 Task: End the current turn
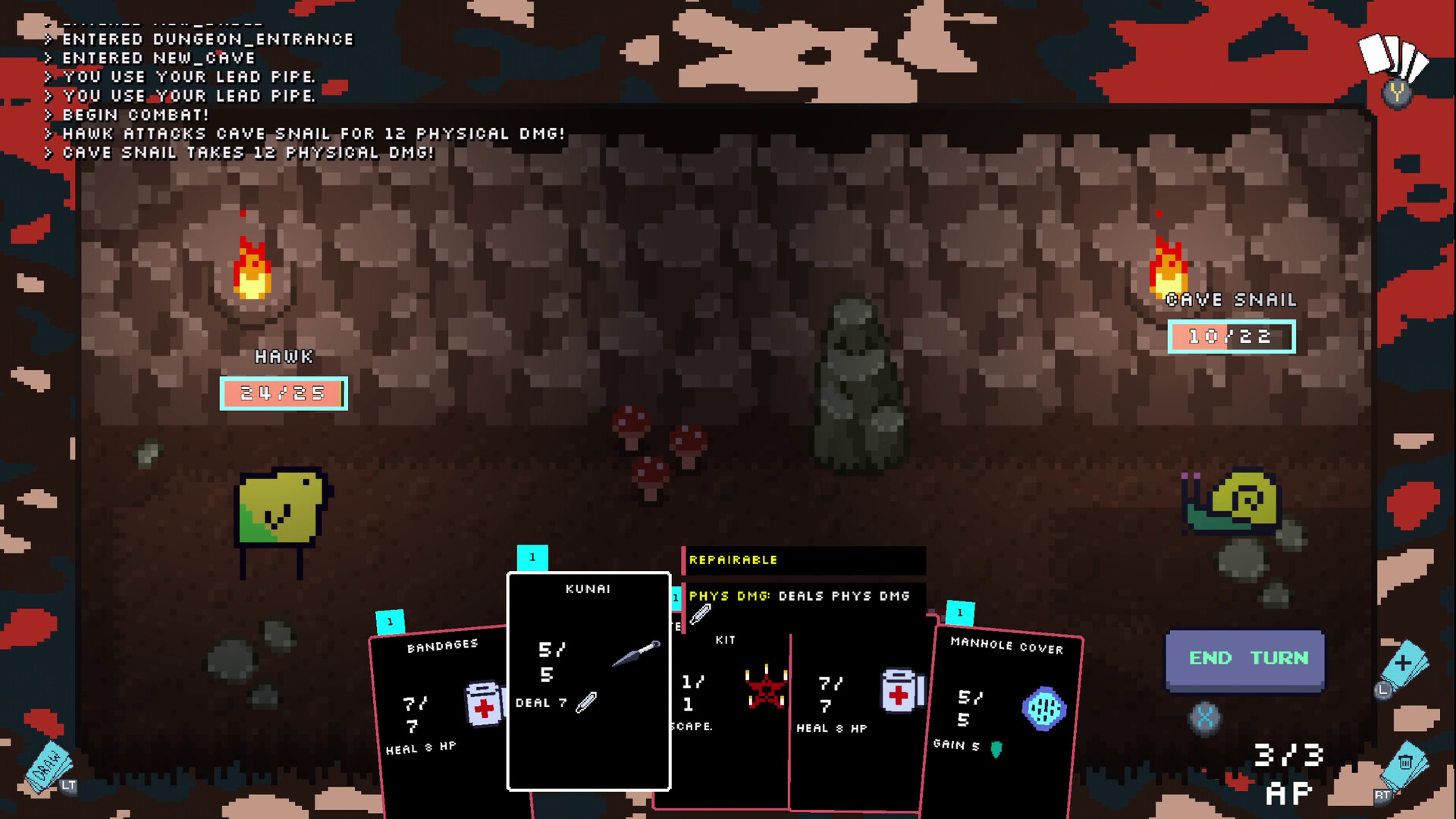[1245, 659]
